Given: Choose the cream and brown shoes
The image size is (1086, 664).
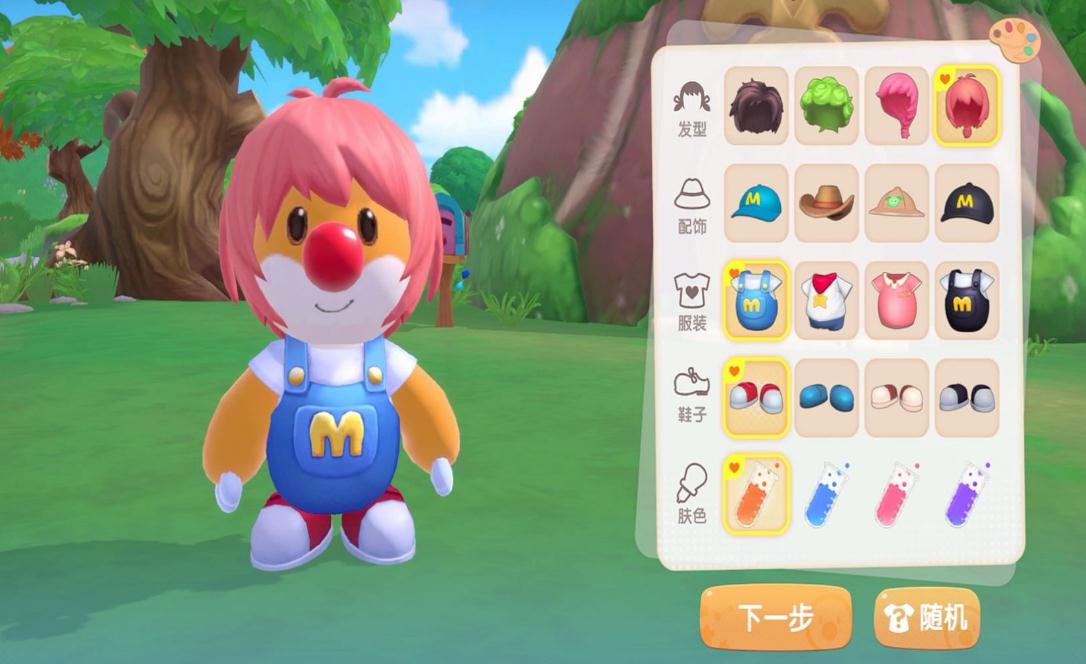Looking at the screenshot, I should pyautogui.click(x=897, y=397).
